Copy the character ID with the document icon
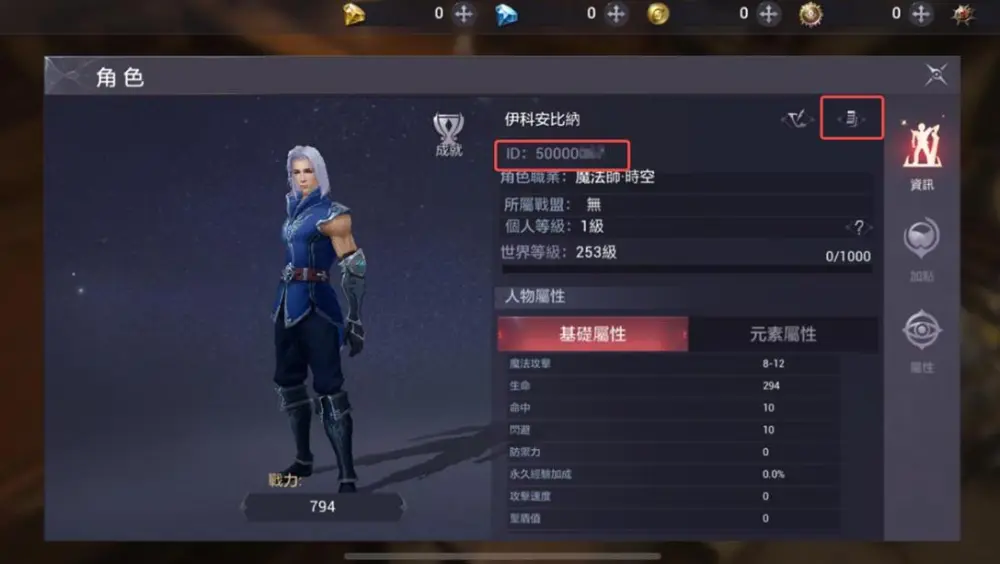 (851, 120)
